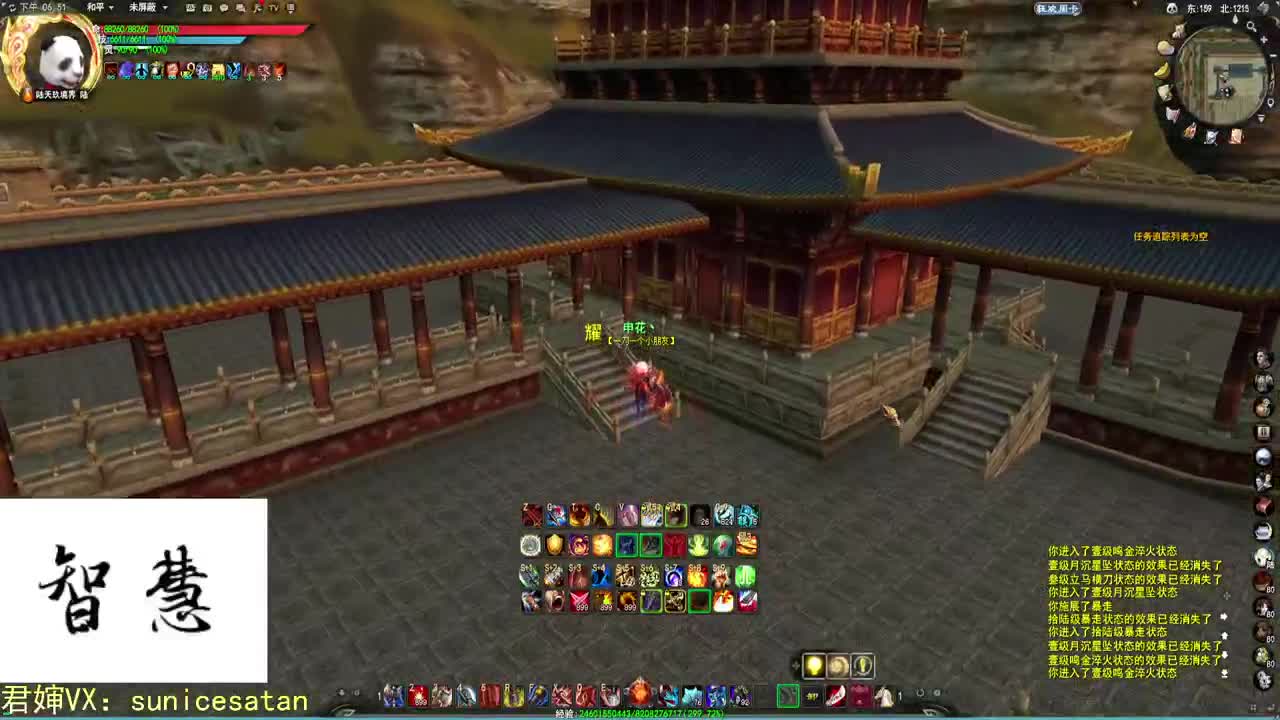Open the chat bubble icon in top toolbar

point(224,8)
